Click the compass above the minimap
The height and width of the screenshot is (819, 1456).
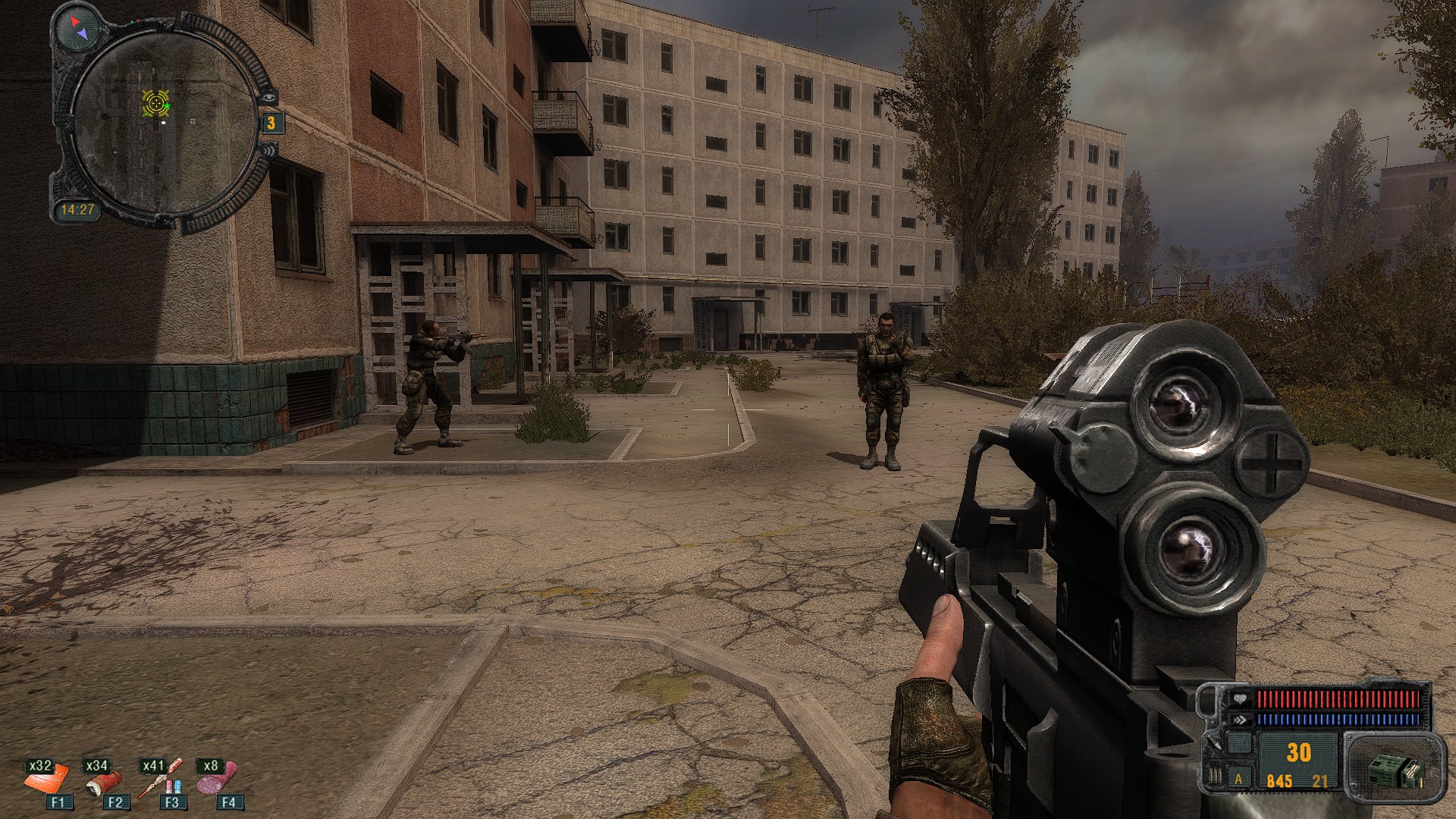[x=78, y=28]
